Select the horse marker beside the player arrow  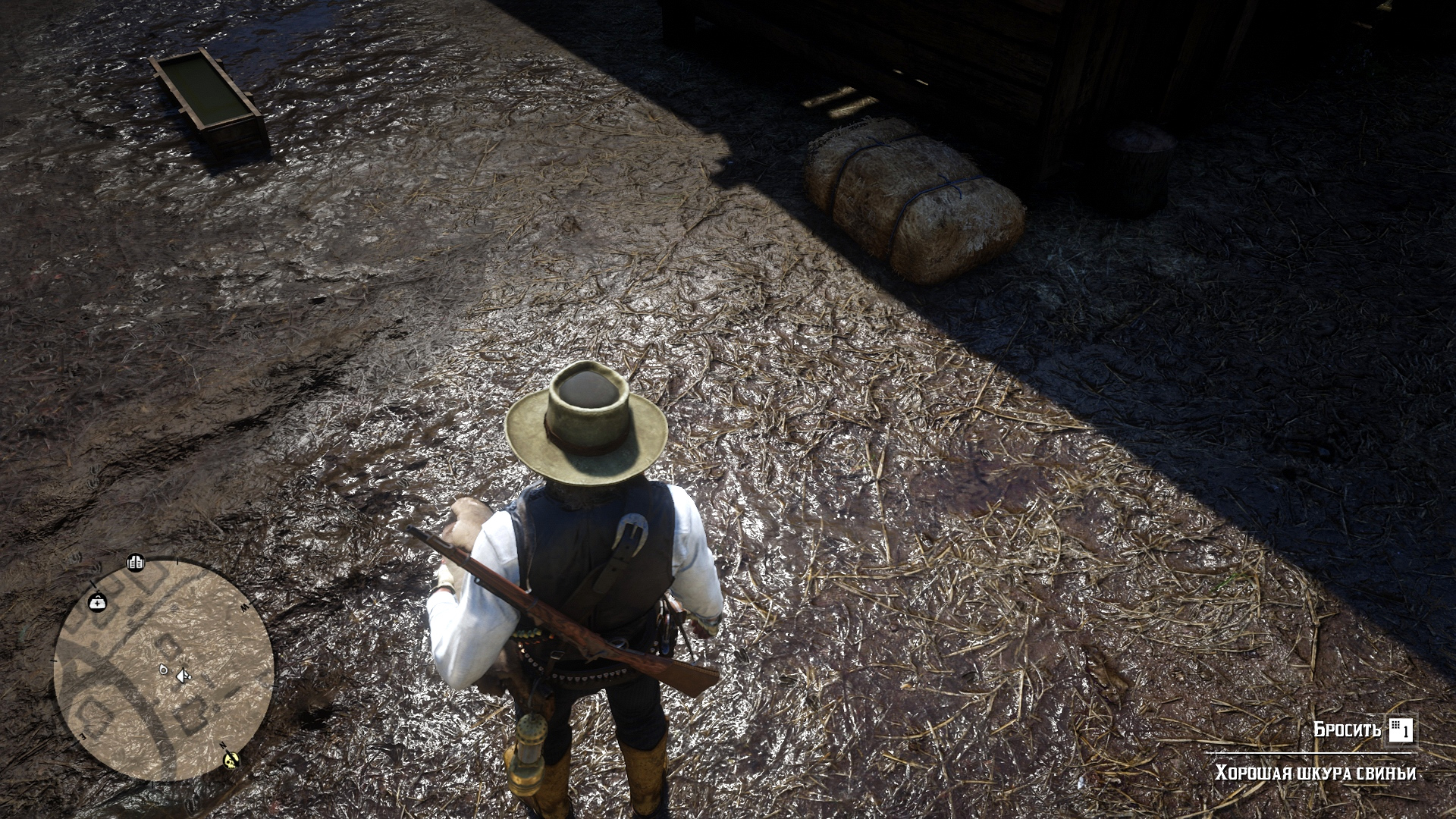162,670
